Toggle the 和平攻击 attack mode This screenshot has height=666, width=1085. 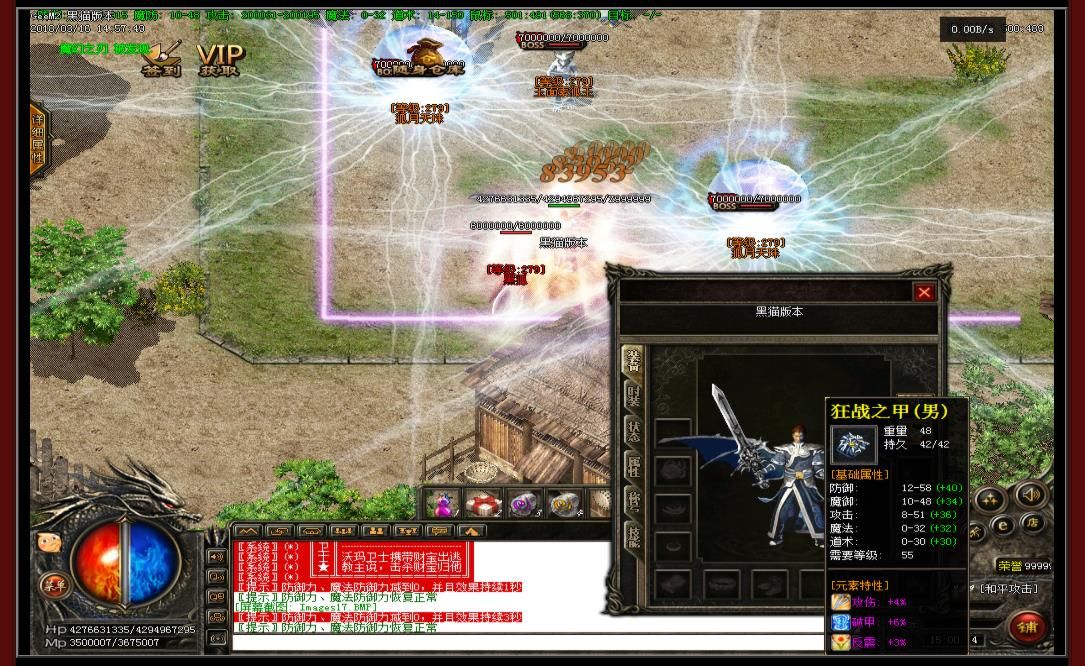coord(1009,588)
